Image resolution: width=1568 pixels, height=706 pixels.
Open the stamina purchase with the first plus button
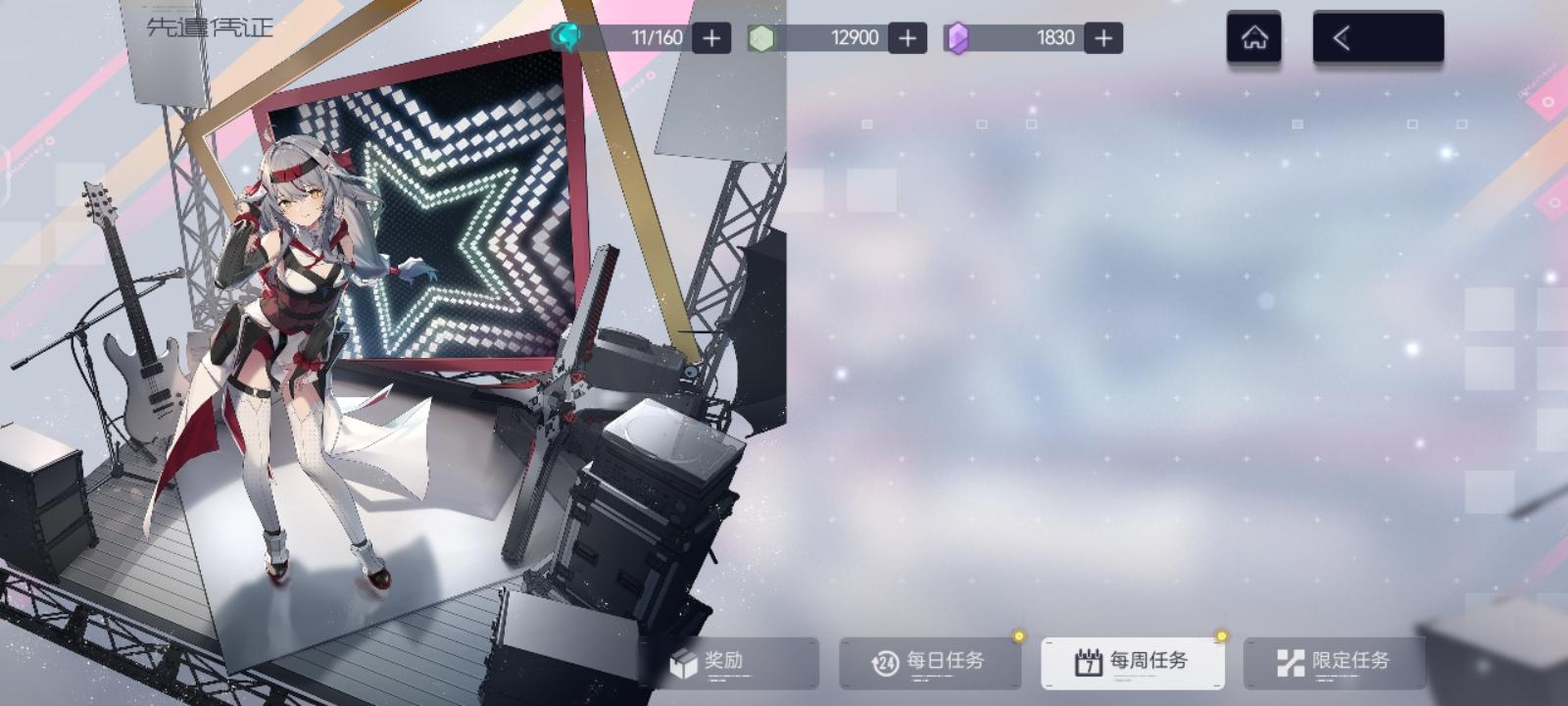[x=712, y=37]
